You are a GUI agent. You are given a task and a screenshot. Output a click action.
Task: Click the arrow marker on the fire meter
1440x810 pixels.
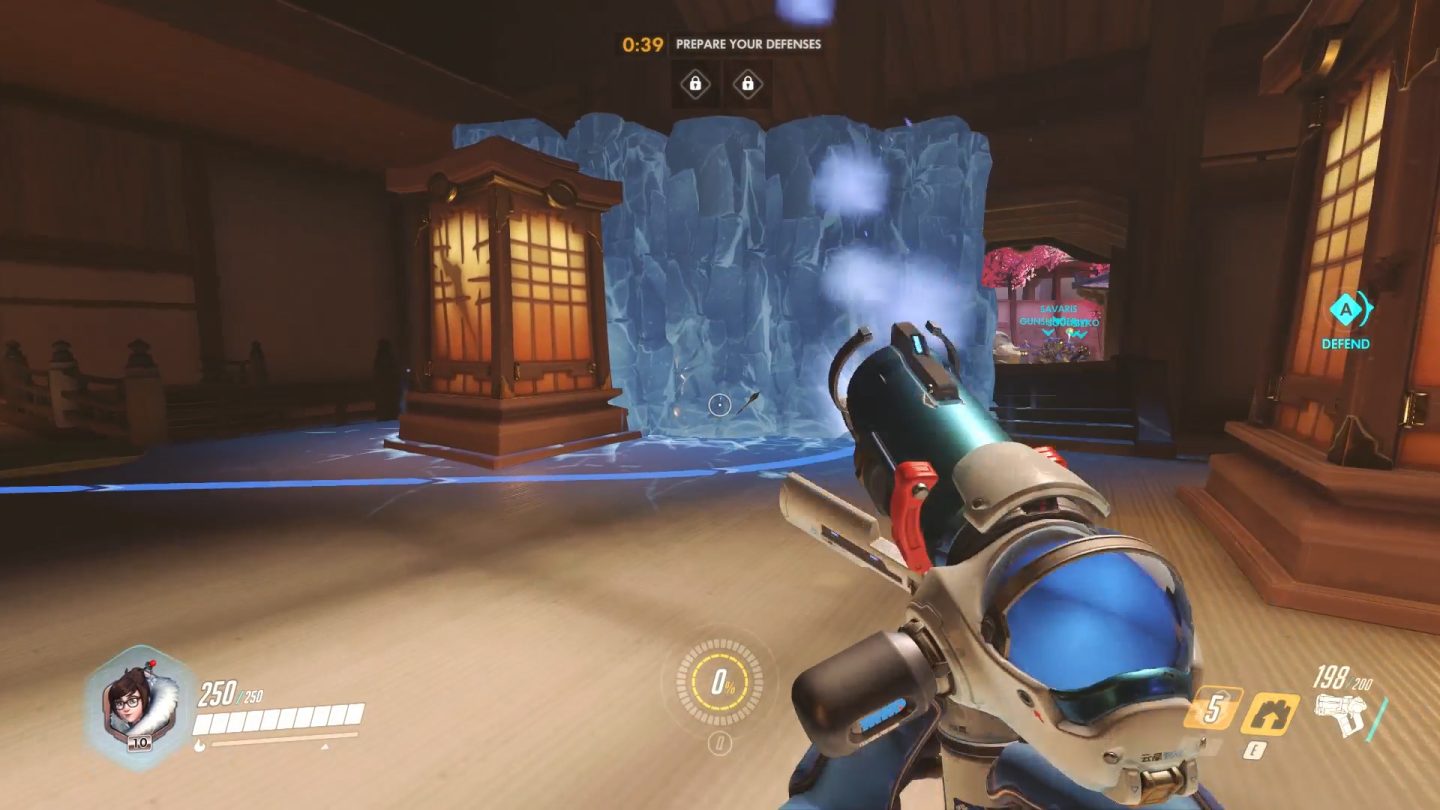tap(323, 747)
